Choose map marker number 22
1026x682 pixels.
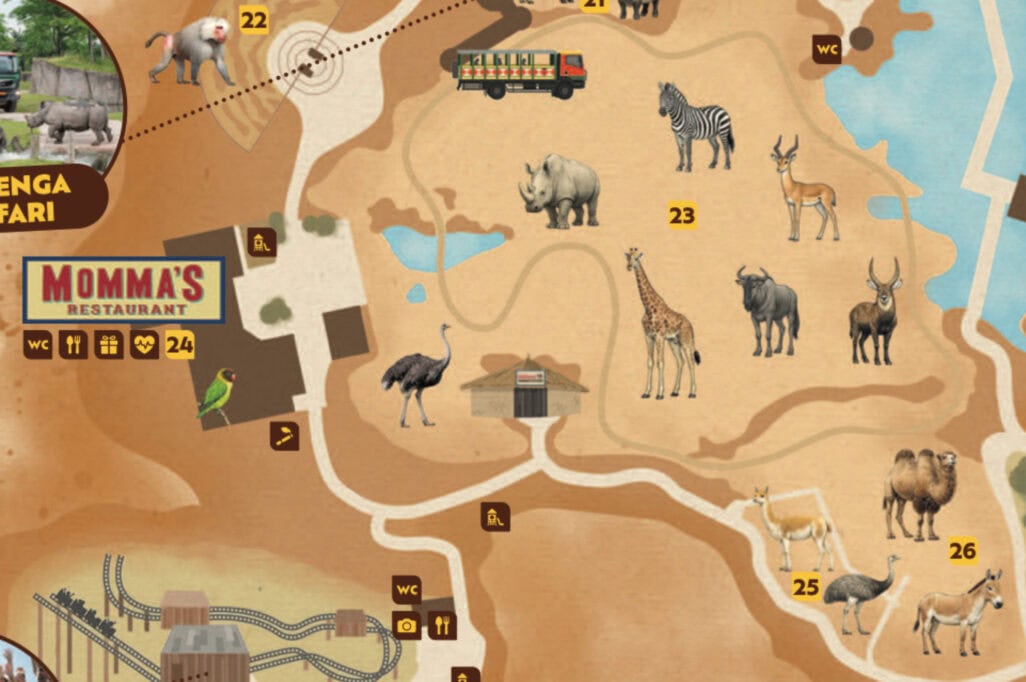[x=254, y=20]
